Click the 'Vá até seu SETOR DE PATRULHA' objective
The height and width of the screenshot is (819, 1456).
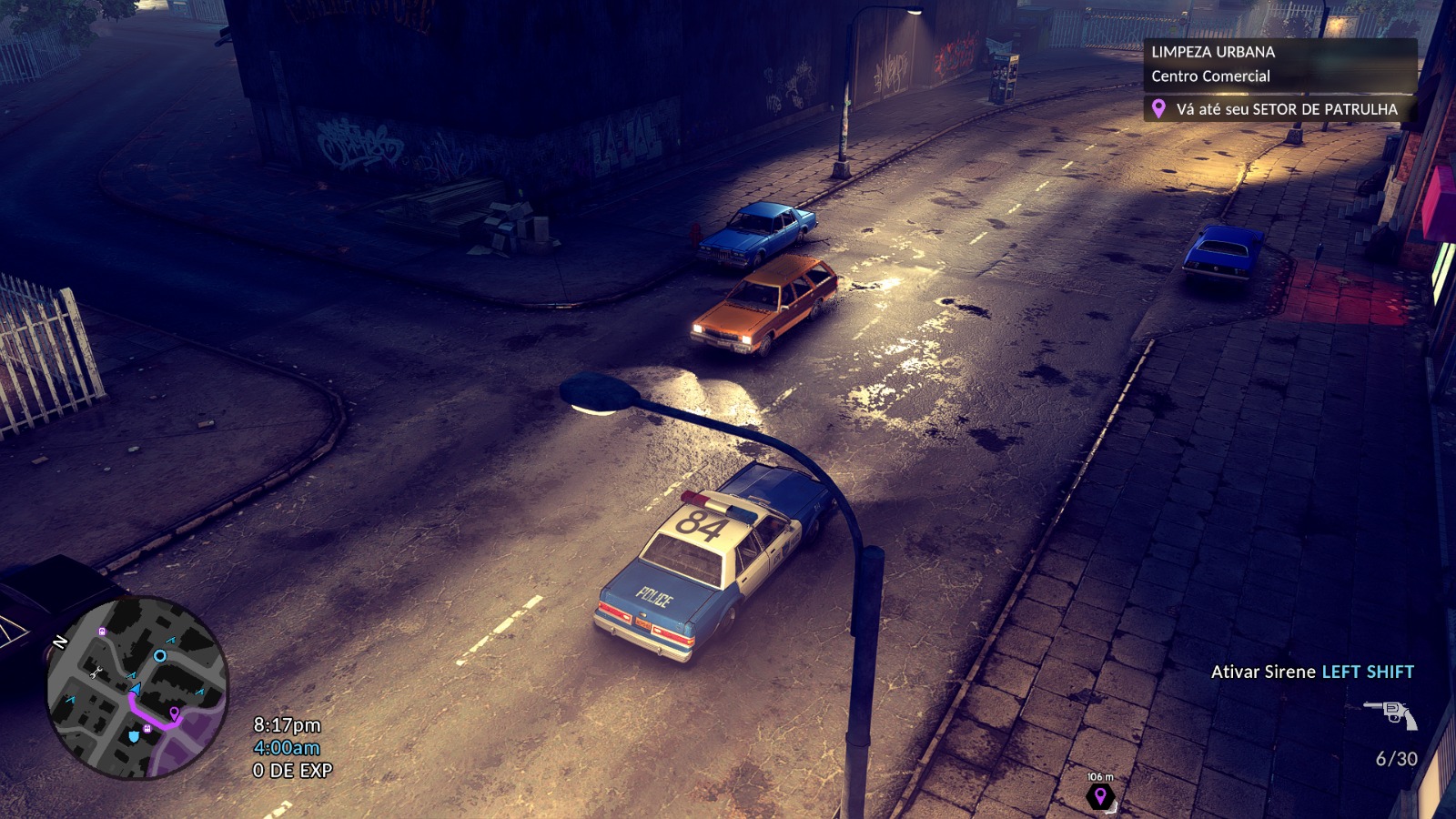coord(1279,109)
